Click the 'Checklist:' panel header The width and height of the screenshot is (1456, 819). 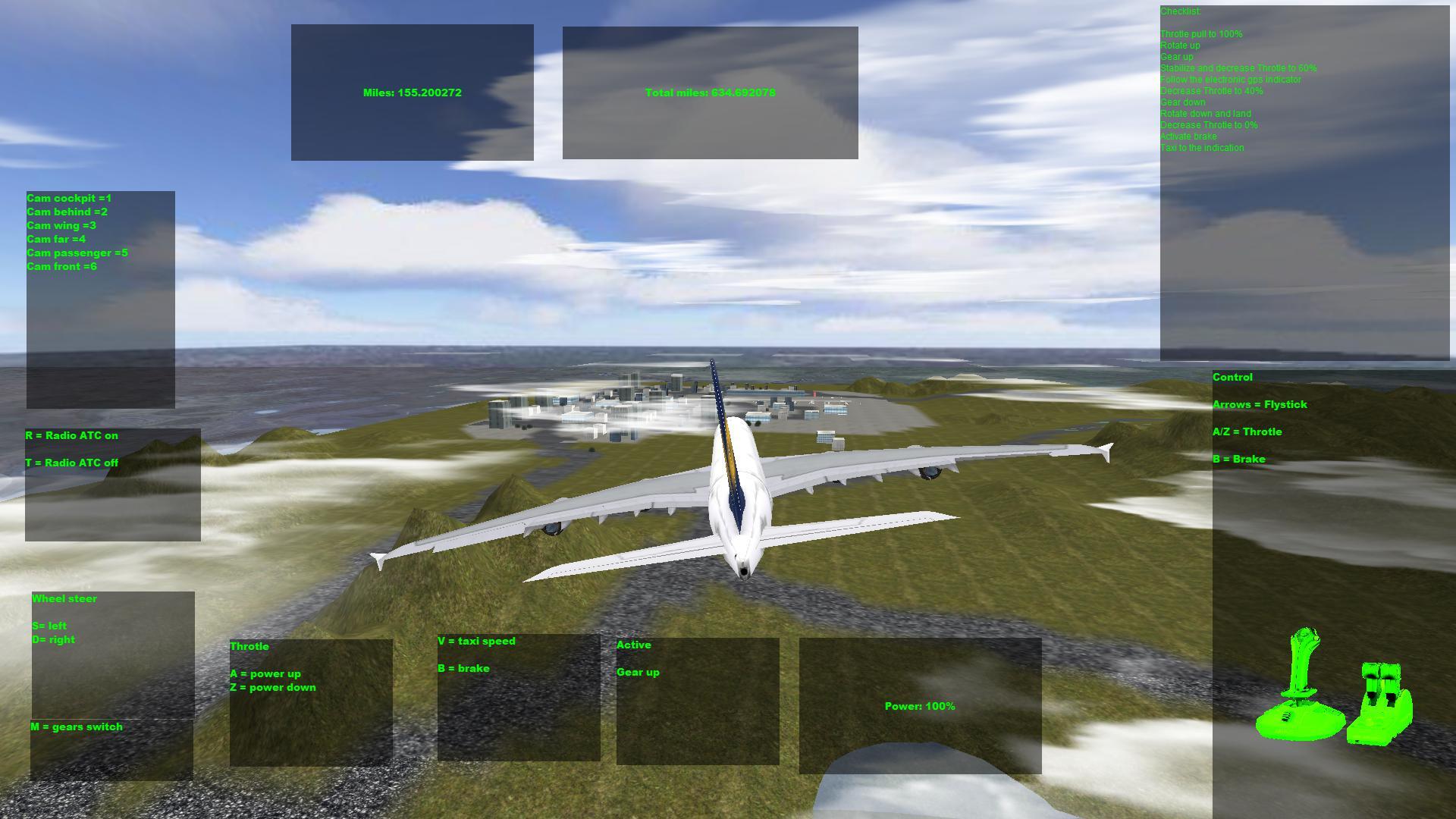coord(1181,11)
